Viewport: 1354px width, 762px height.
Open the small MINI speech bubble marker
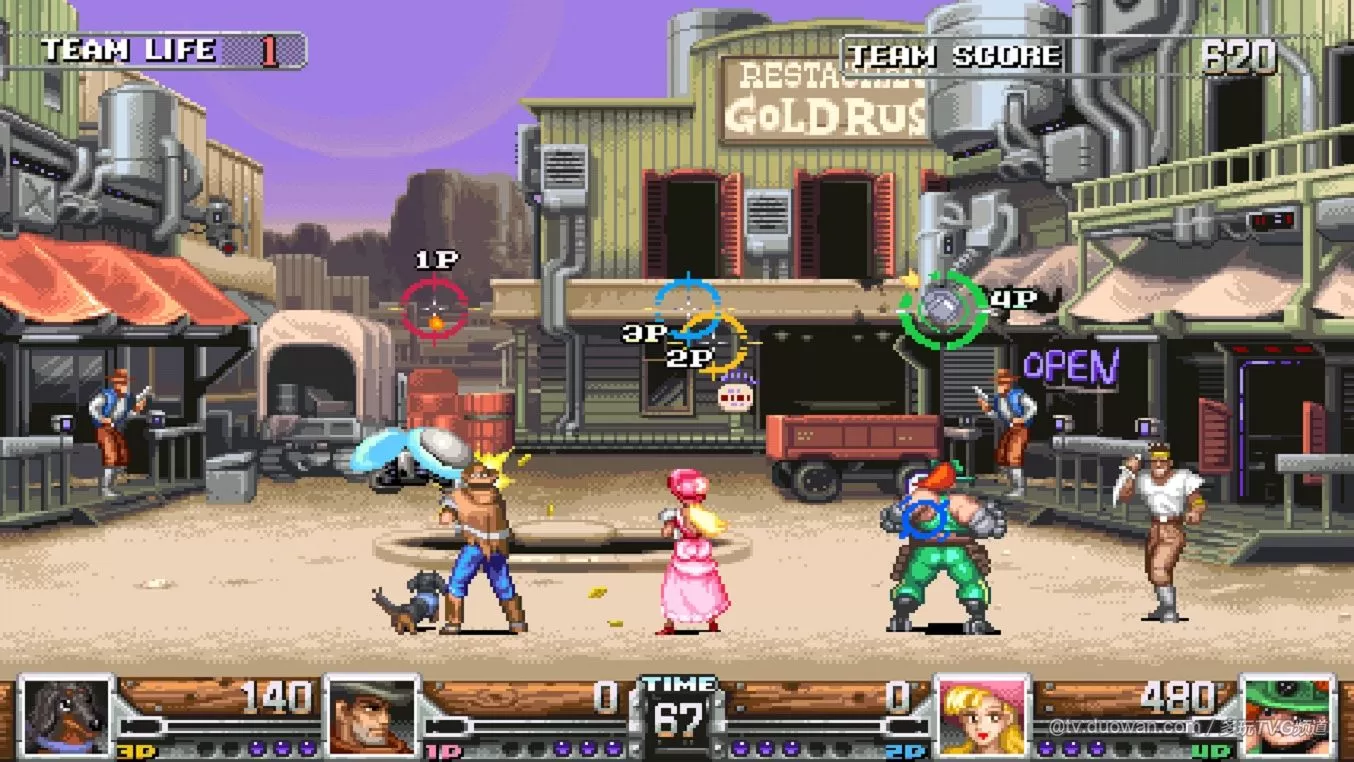click(x=735, y=398)
